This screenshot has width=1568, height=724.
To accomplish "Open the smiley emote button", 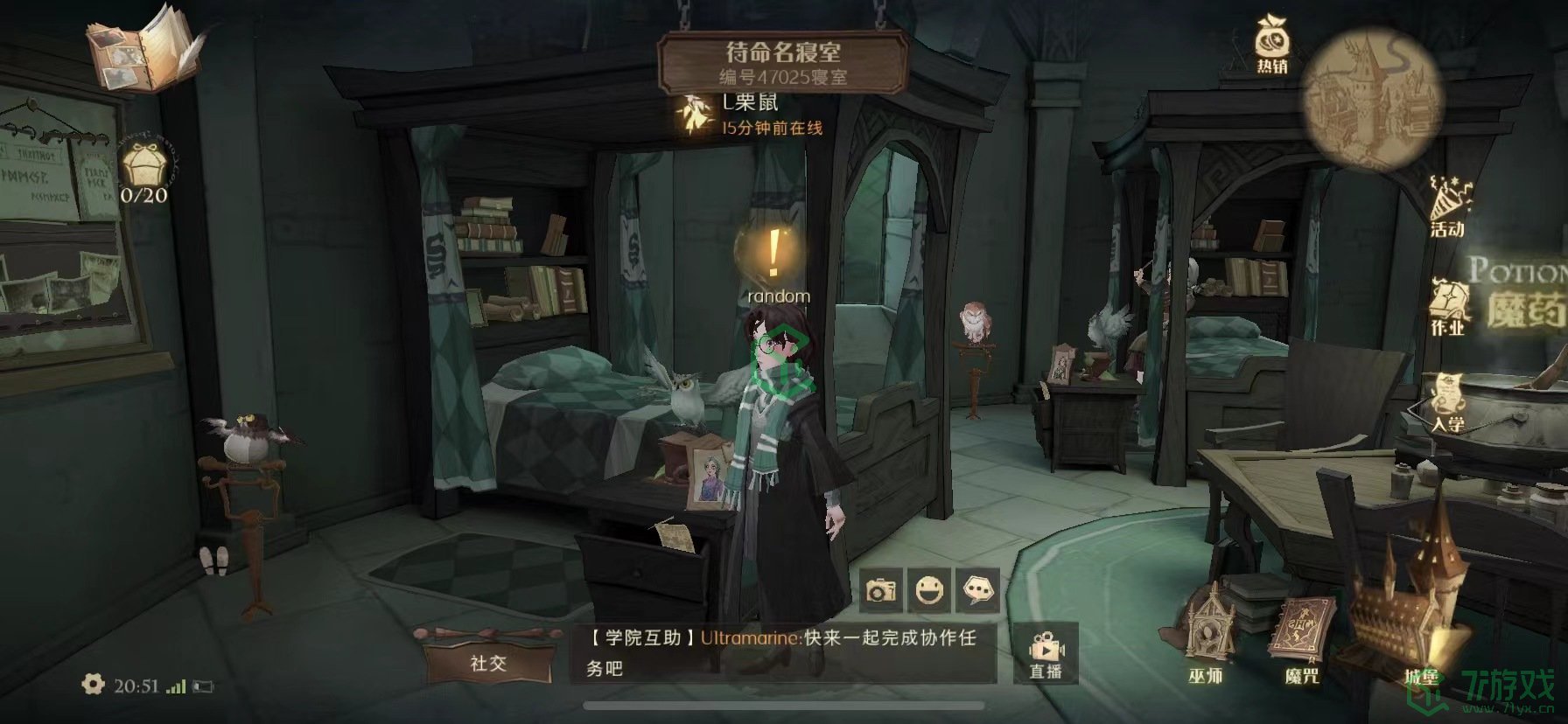I will [x=929, y=591].
